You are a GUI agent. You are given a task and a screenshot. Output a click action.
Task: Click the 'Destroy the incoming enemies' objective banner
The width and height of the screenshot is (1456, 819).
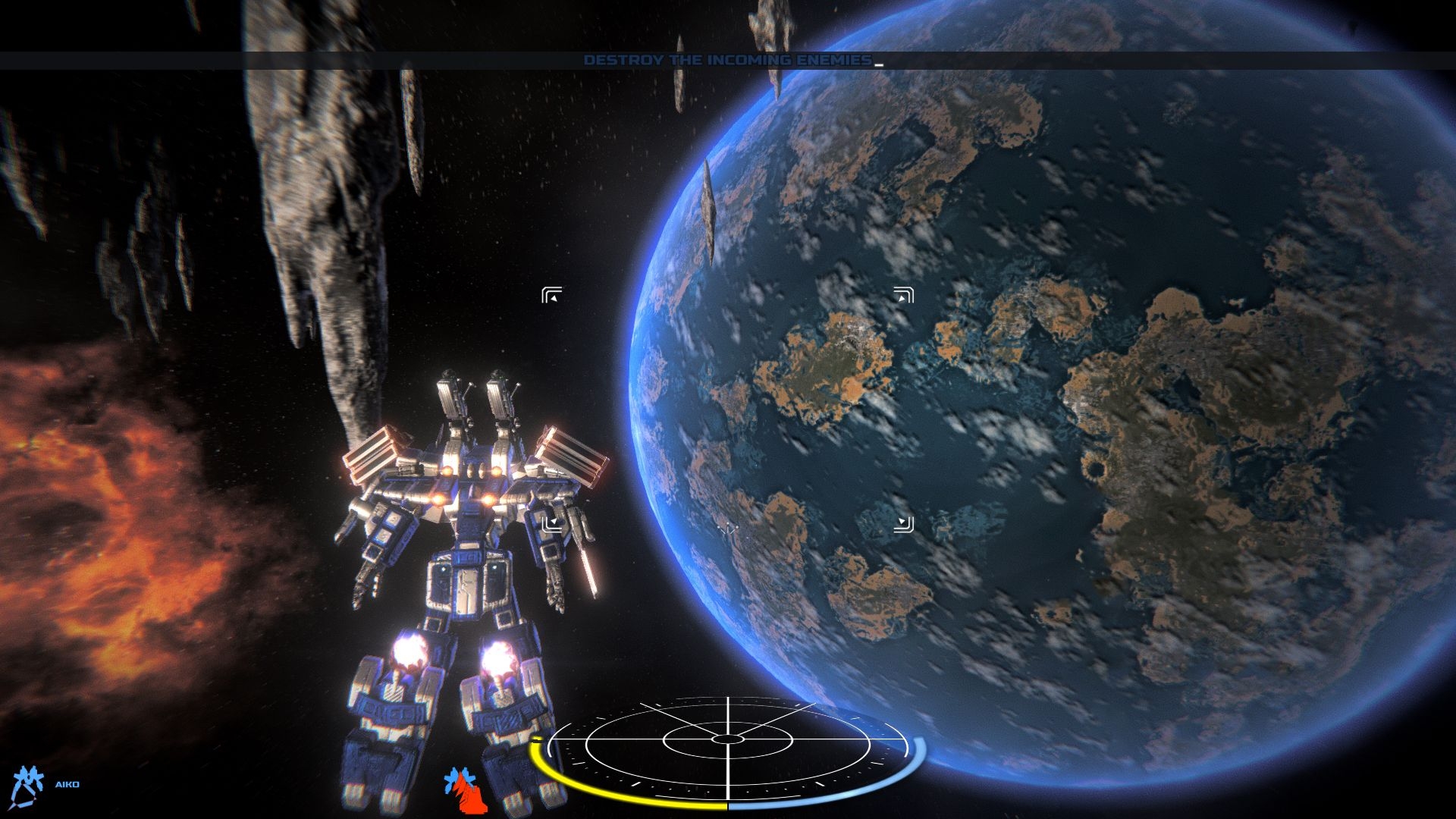pos(727,60)
